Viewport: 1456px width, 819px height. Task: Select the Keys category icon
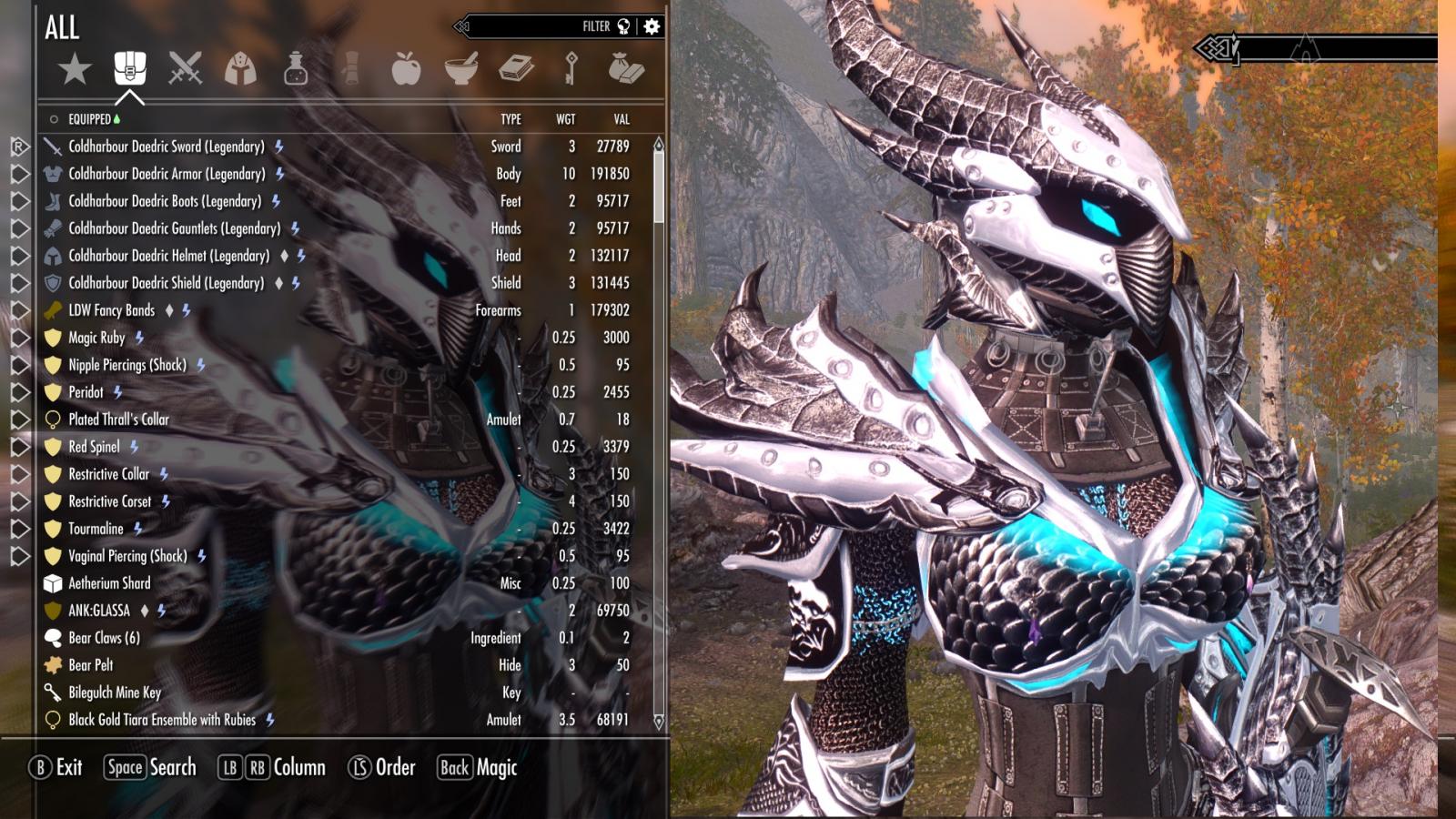click(573, 68)
